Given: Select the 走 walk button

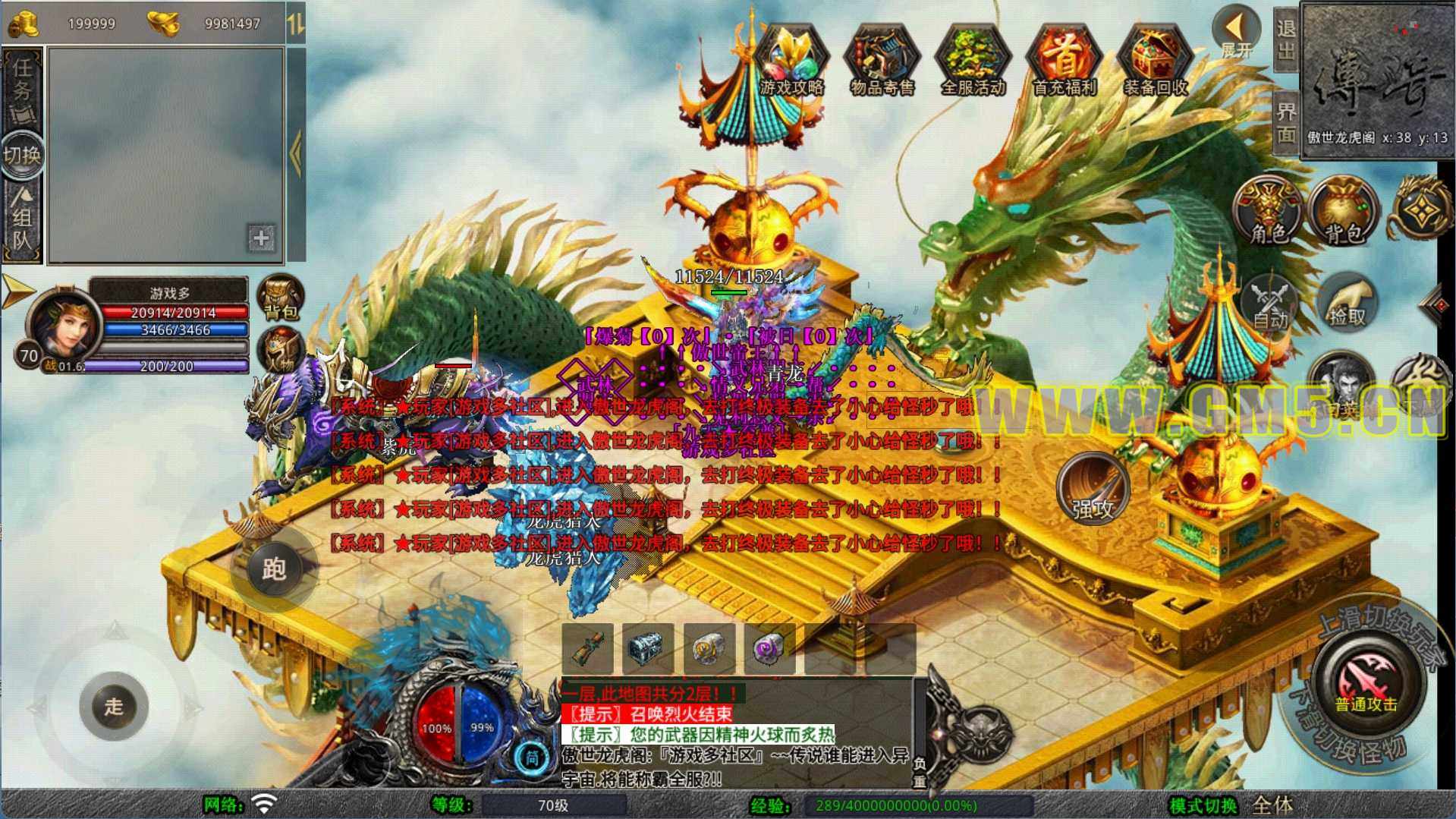Looking at the screenshot, I should coord(114,706).
